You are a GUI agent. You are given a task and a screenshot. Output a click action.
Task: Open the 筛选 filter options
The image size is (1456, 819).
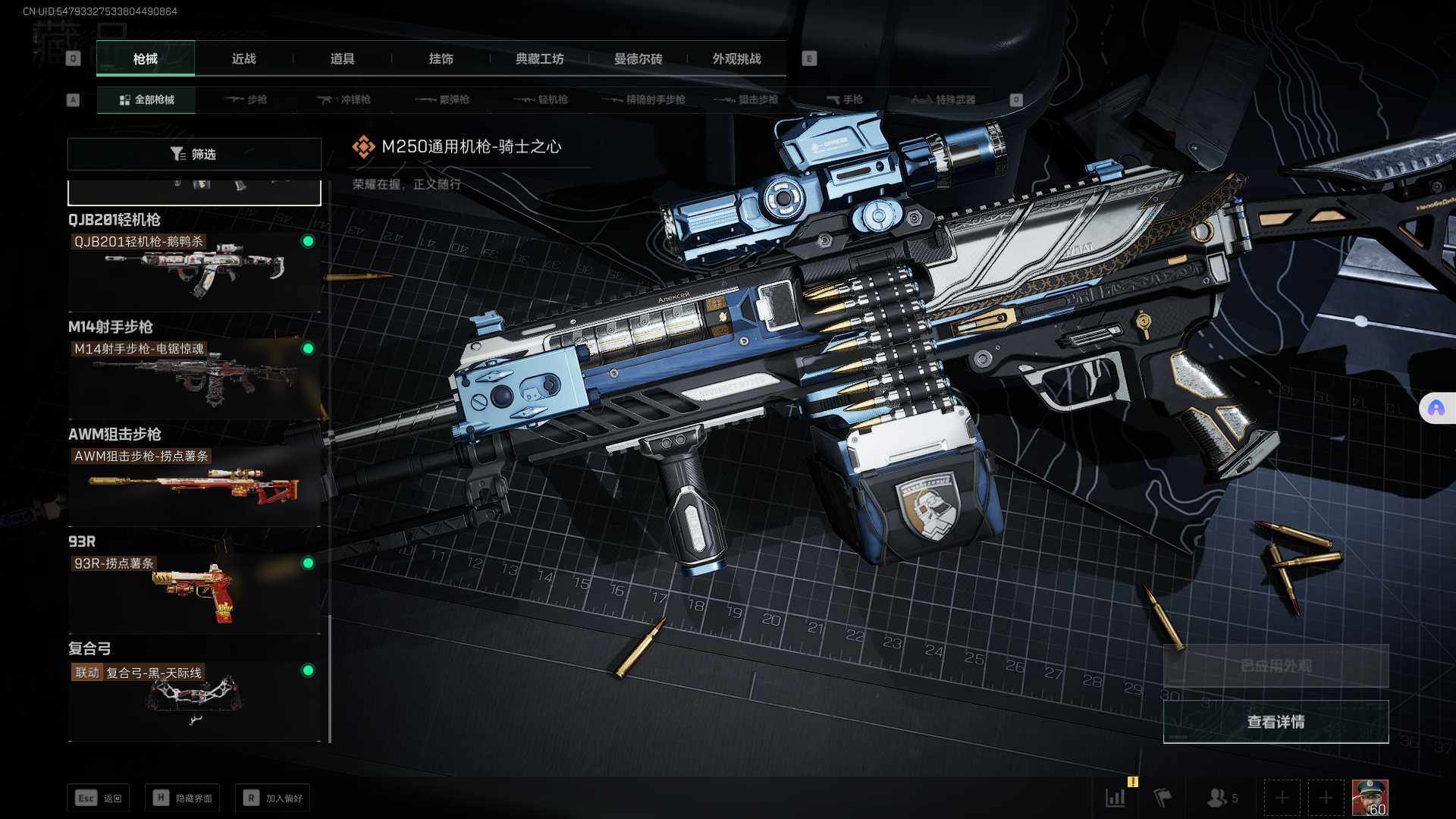(194, 154)
